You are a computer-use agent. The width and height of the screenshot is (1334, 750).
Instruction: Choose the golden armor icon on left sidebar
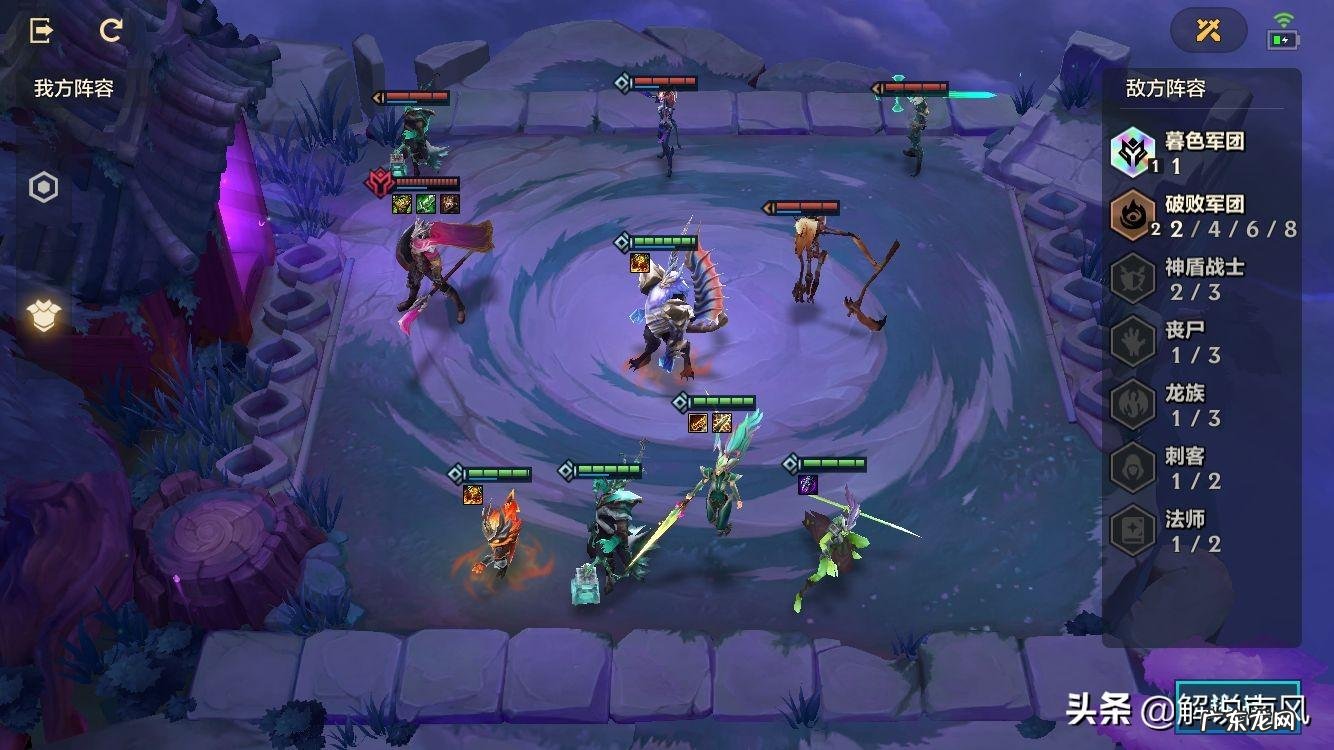click(x=44, y=316)
